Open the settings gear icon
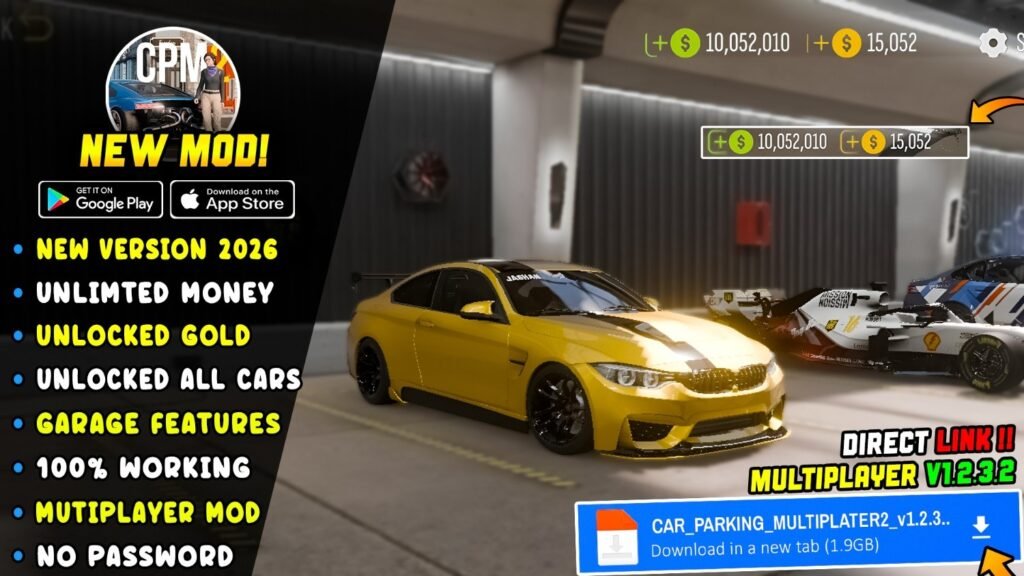 pos(992,42)
